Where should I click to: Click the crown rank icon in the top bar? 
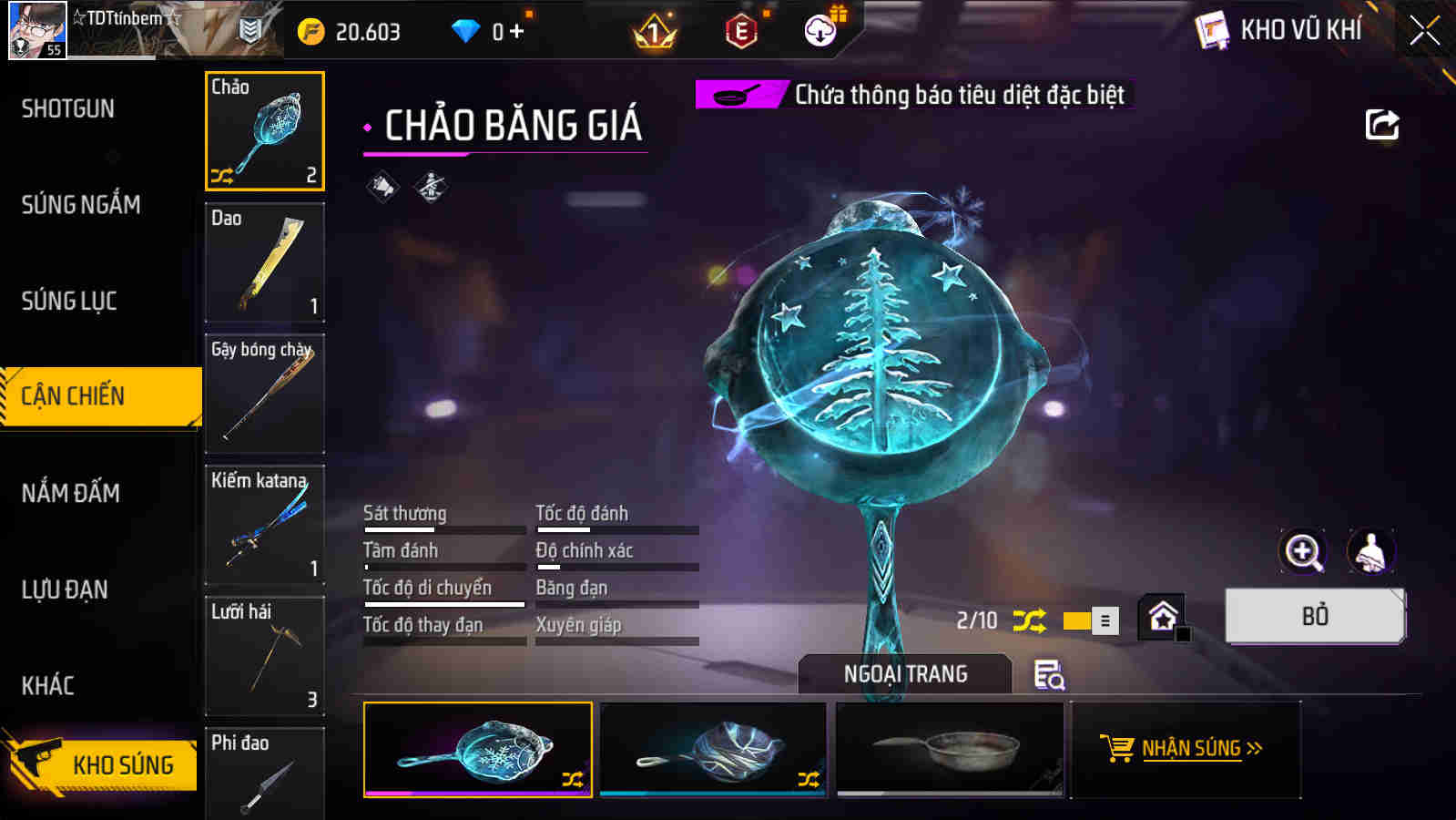[652, 30]
